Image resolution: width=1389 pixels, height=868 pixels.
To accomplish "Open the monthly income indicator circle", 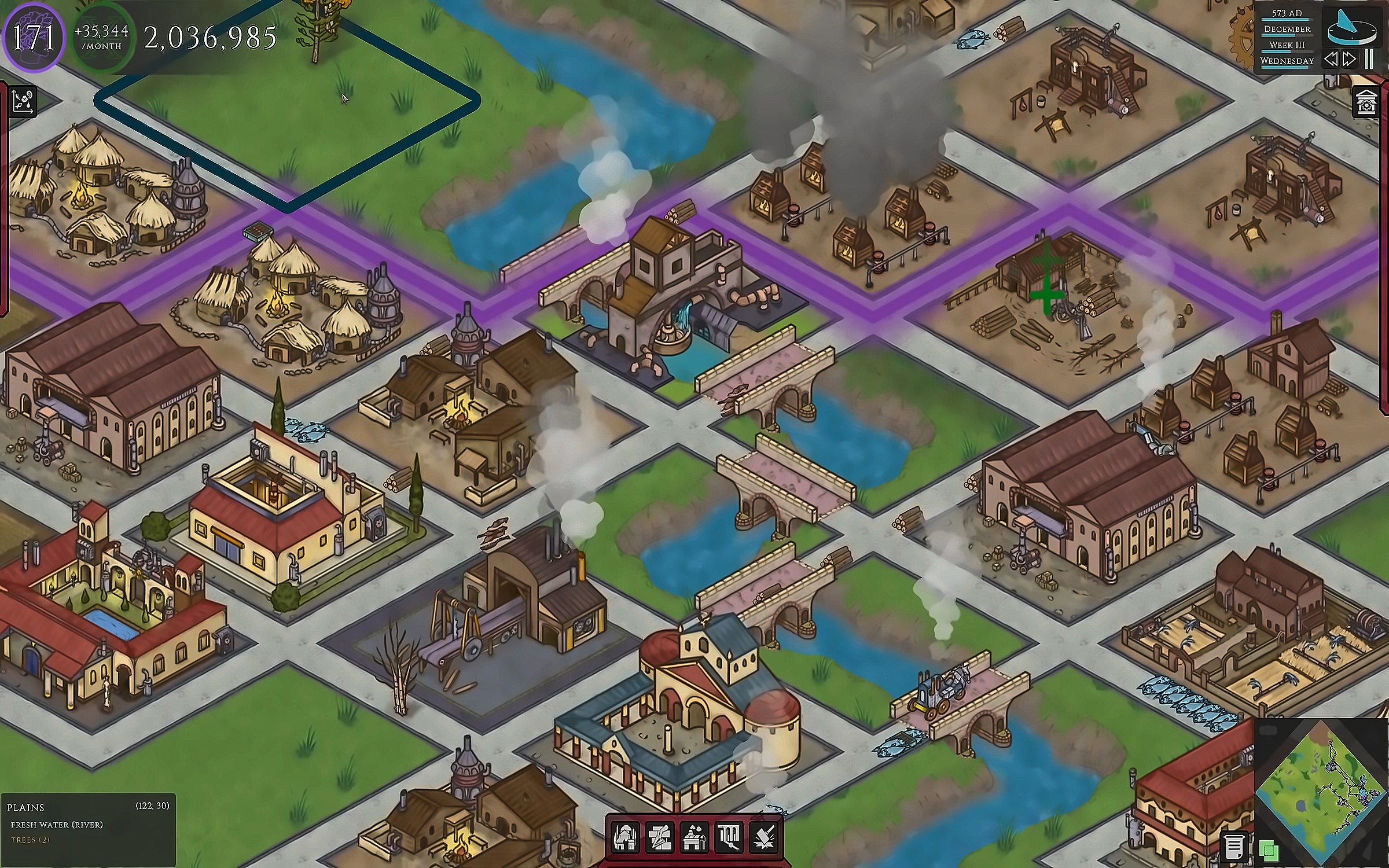I will 102,38.
